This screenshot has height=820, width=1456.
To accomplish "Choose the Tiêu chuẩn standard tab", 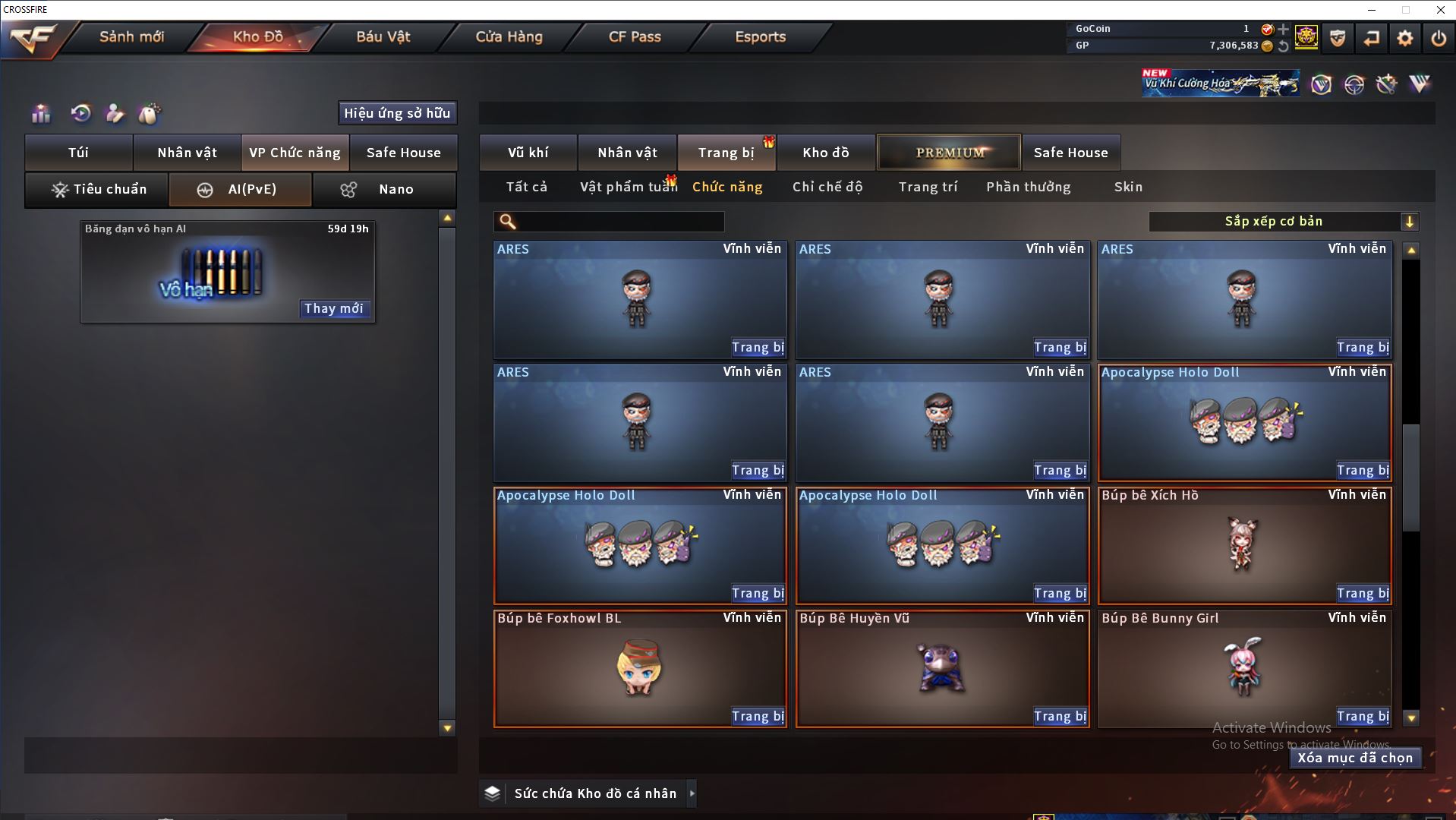I will click(97, 190).
